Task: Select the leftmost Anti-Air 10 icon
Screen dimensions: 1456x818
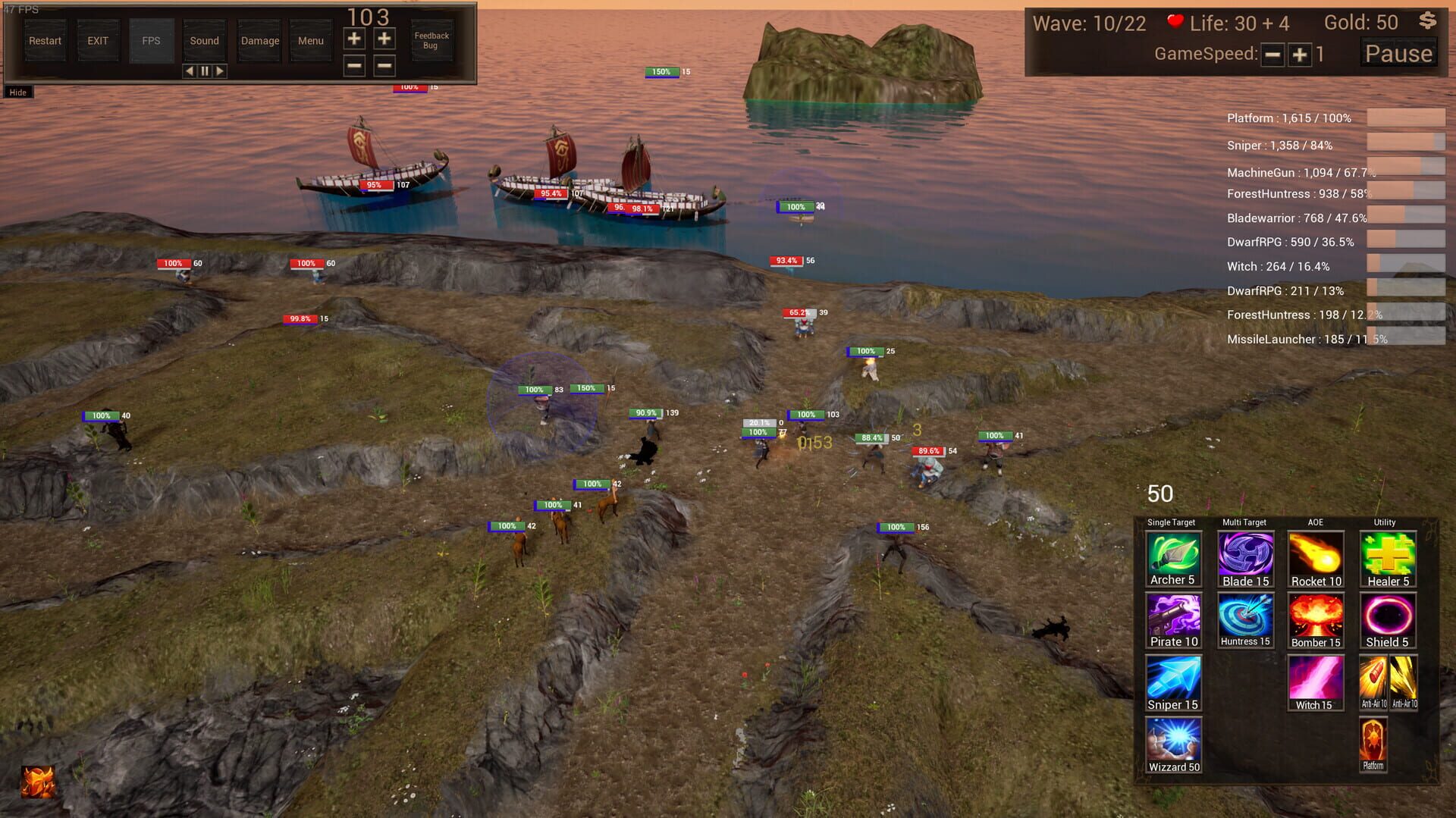Action: [x=1375, y=681]
